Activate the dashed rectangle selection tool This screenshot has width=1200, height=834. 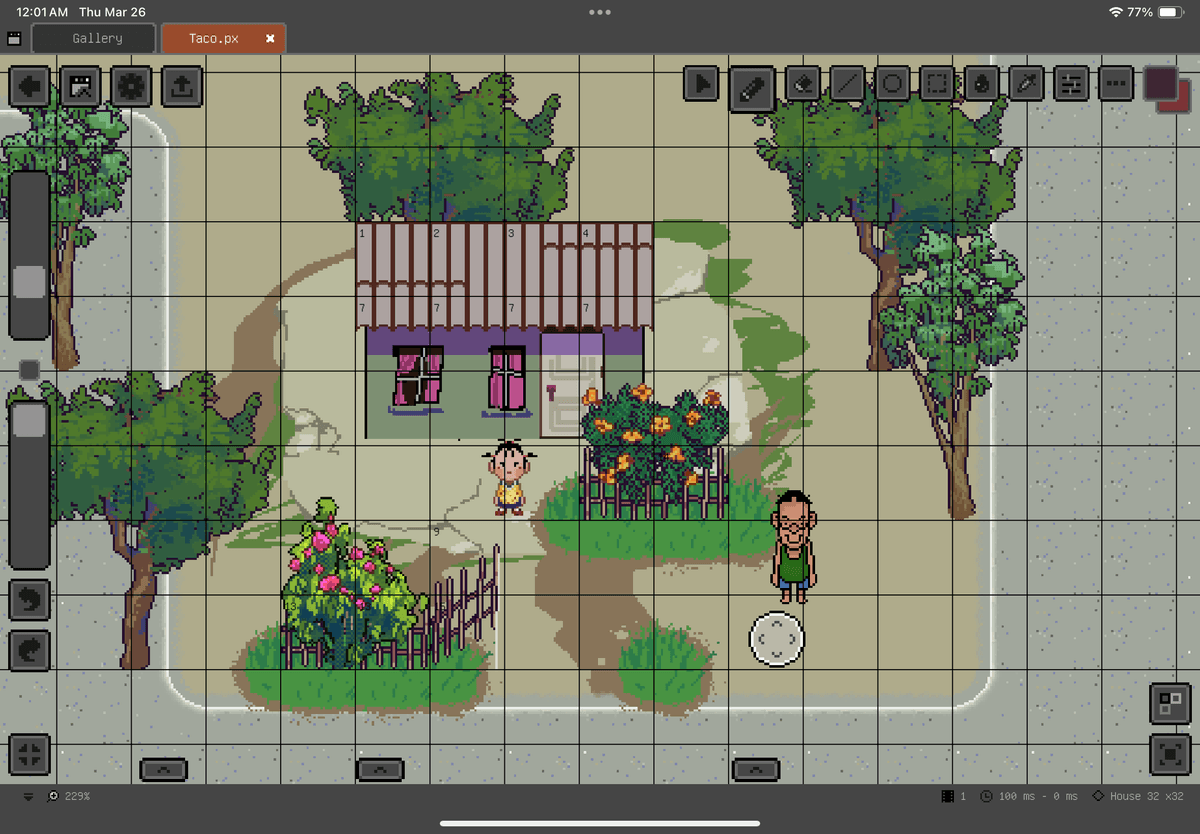coord(937,85)
